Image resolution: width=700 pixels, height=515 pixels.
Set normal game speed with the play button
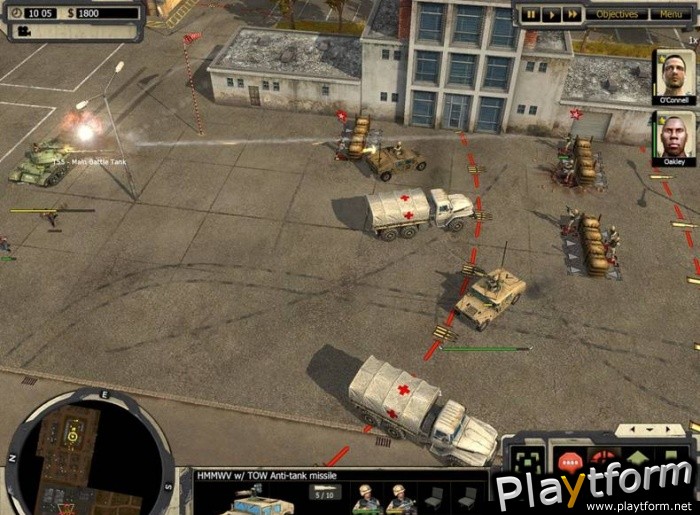pos(551,14)
